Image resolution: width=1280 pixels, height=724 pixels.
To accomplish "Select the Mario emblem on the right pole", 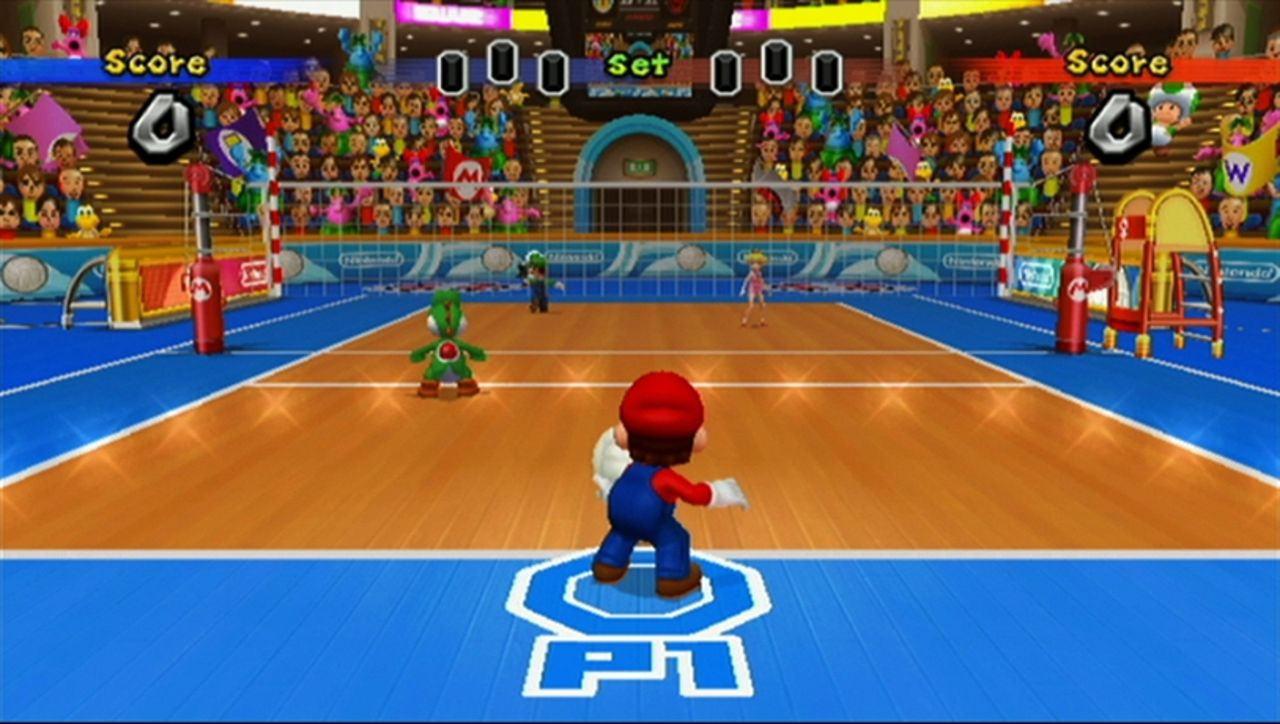I will point(1078,290).
